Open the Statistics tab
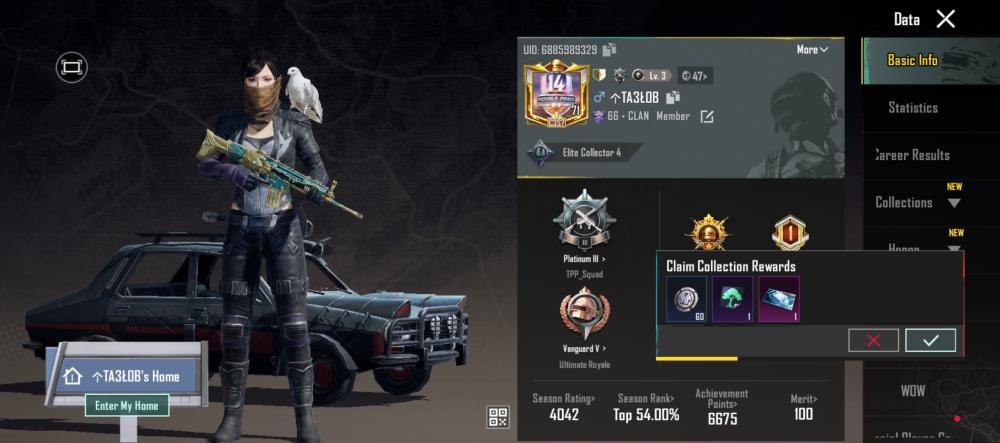Viewport: 1000px width, 443px height. tap(913, 107)
